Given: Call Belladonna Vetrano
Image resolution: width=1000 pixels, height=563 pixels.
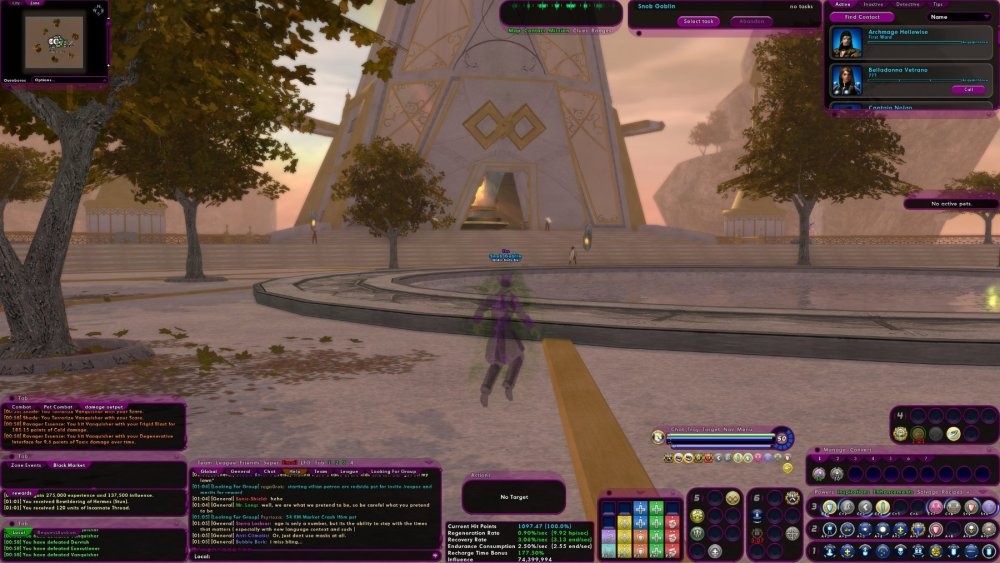Looking at the screenshot, I should click(967, 89).
